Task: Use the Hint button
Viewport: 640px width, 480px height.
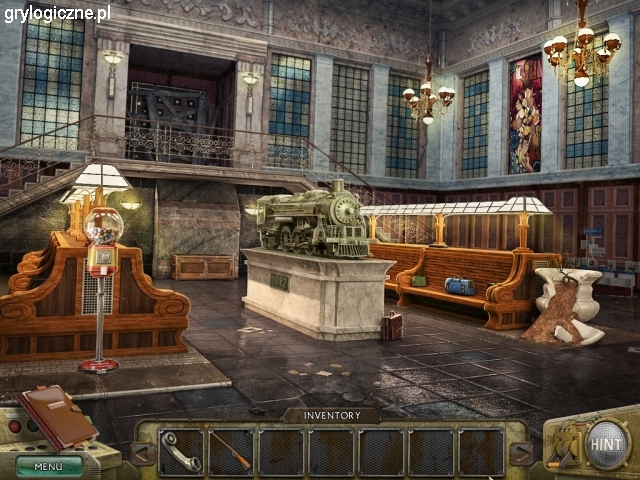Action: 607,444
